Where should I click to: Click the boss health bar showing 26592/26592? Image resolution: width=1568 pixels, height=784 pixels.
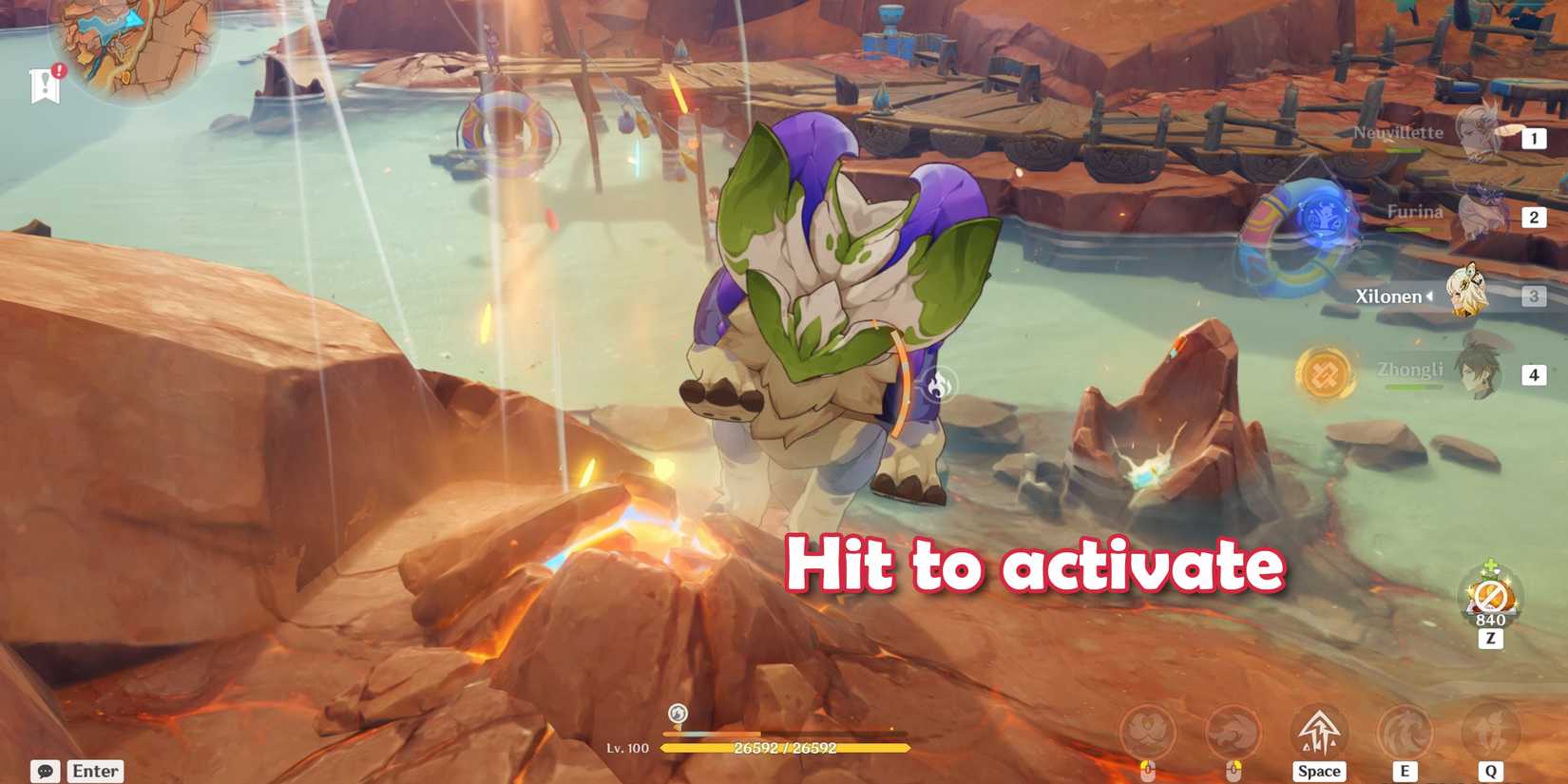tap(786, 747)
